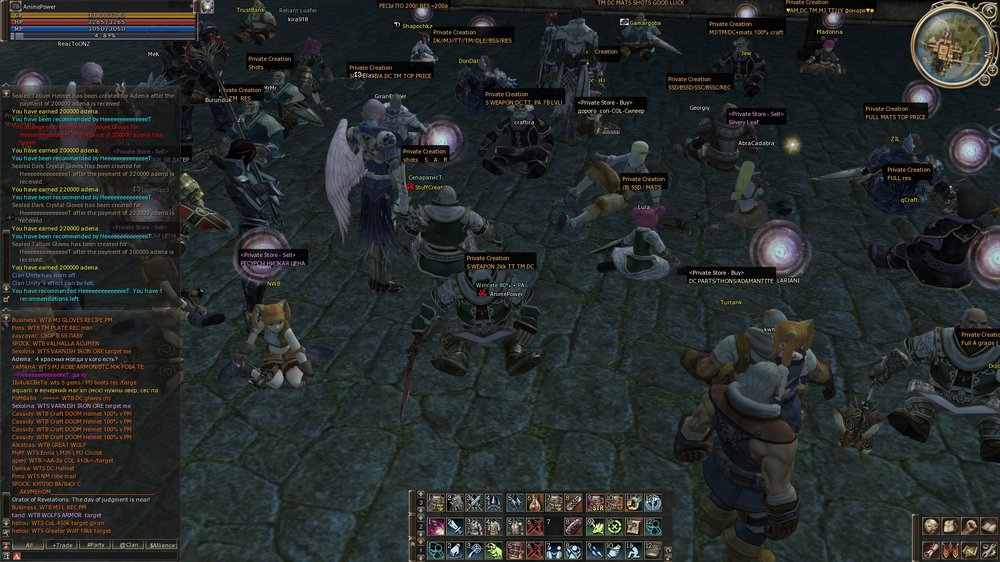Screen dimensions: 1000x562
Task: Activate the STR hotbar slot
Action: (595, 503)
